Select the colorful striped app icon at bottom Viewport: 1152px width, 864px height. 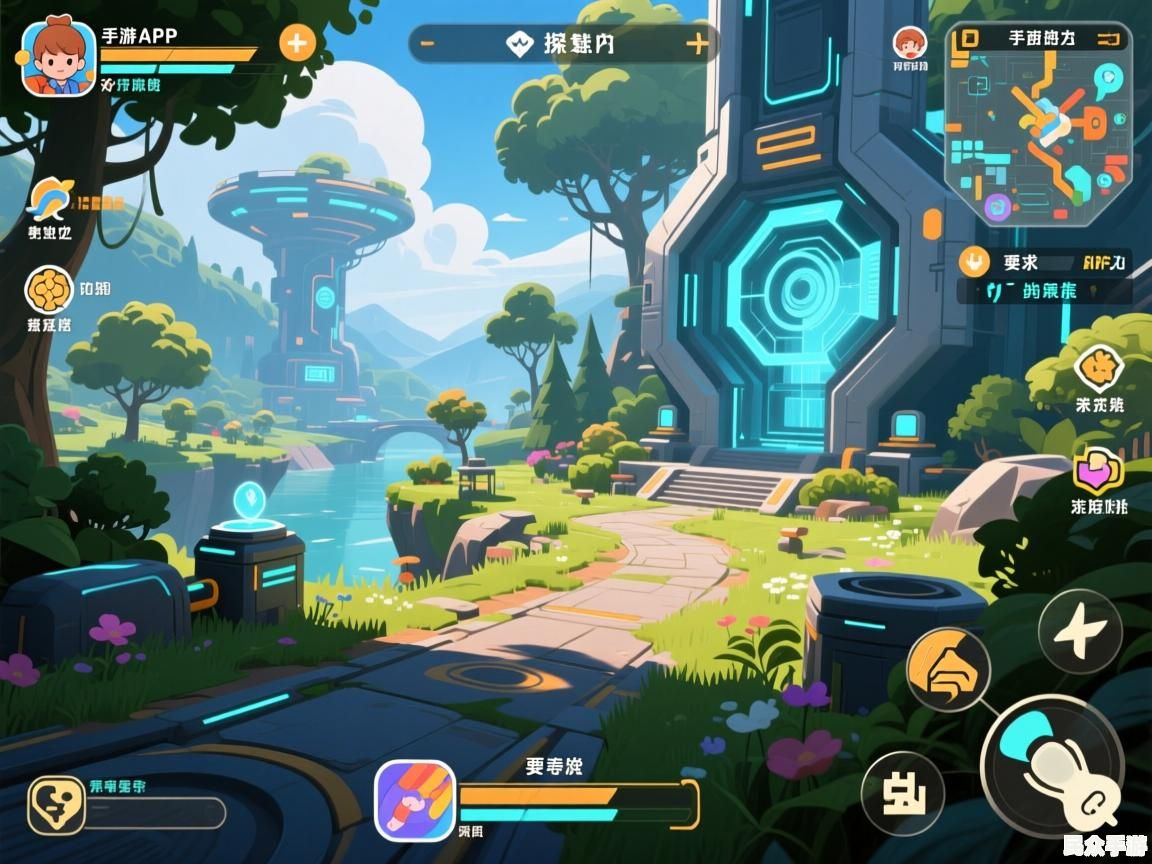(x=415, y=800)
